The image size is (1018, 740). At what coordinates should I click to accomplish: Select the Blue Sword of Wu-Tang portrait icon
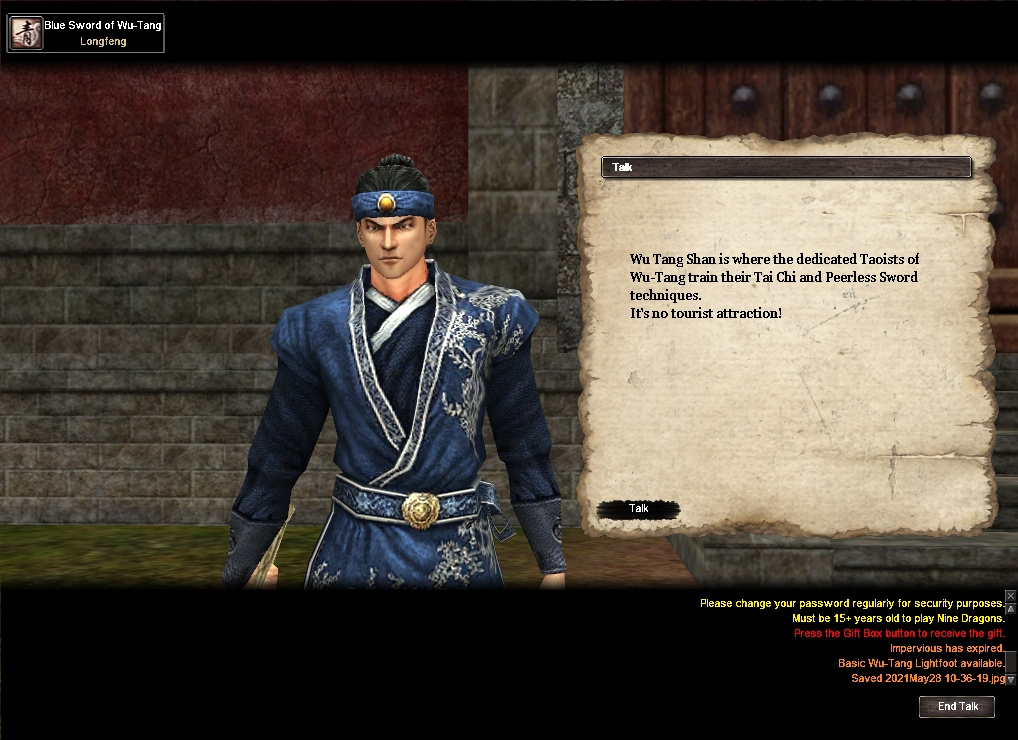25,33
